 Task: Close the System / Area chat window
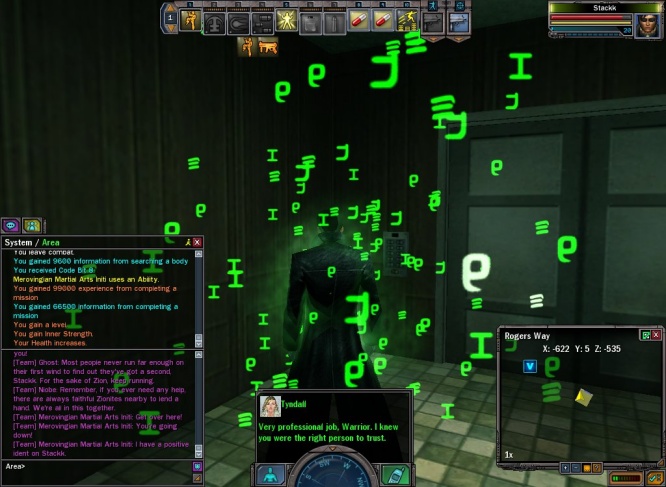[197, 242]
